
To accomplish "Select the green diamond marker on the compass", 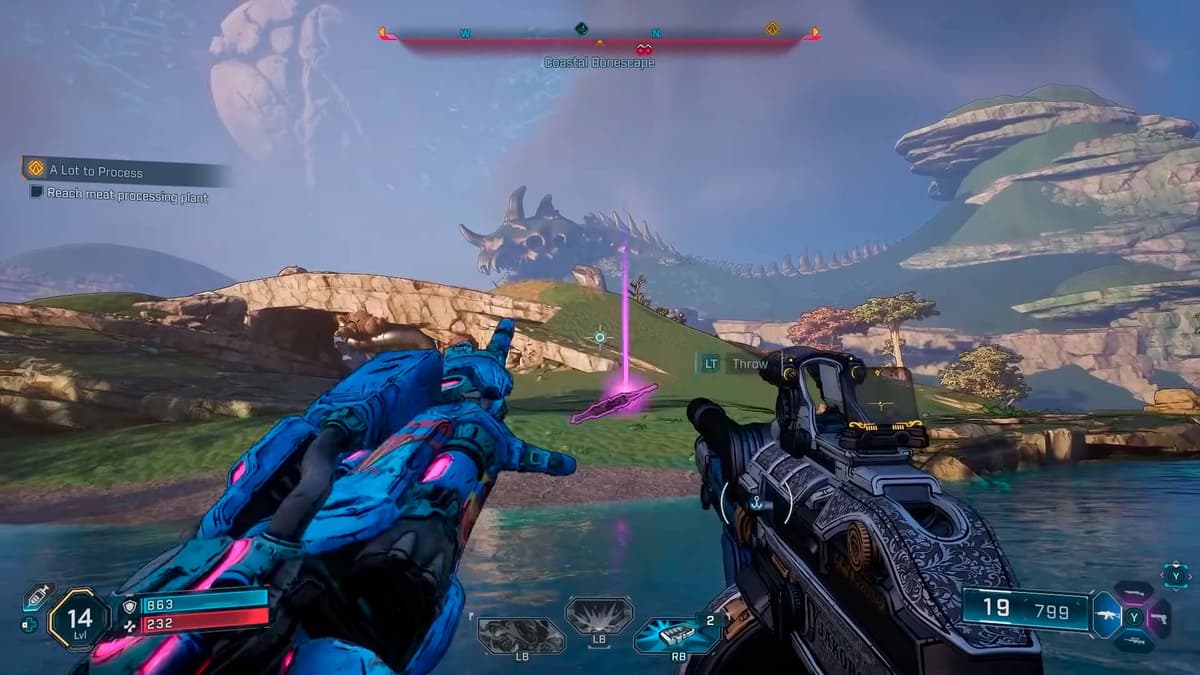I will (x=580, y=29).
